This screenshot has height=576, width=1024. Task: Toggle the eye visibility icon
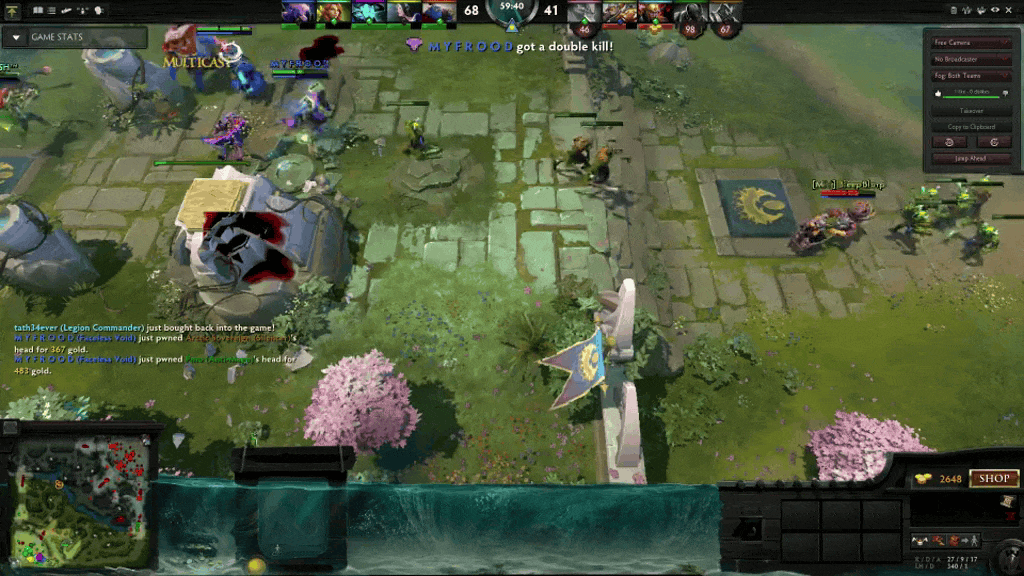[x=995, y=10]
